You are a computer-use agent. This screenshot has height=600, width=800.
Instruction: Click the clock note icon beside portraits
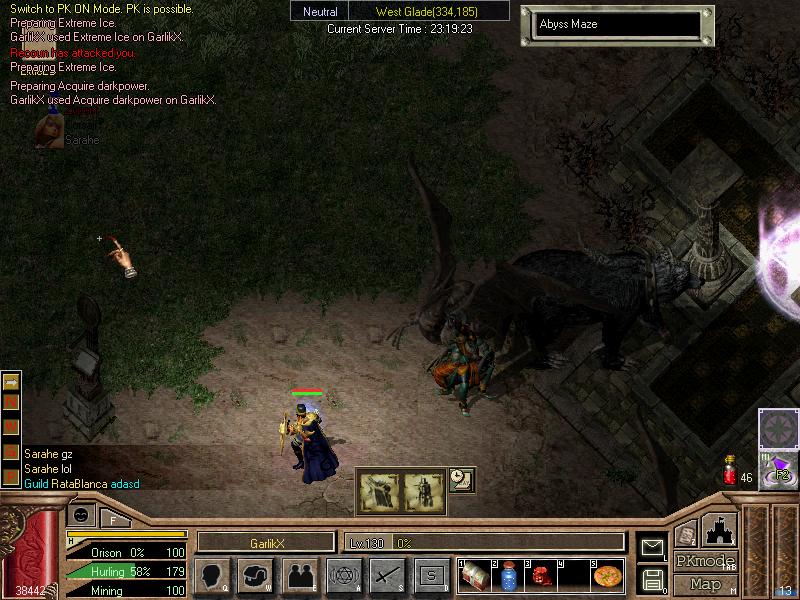(x=461, y=480)
